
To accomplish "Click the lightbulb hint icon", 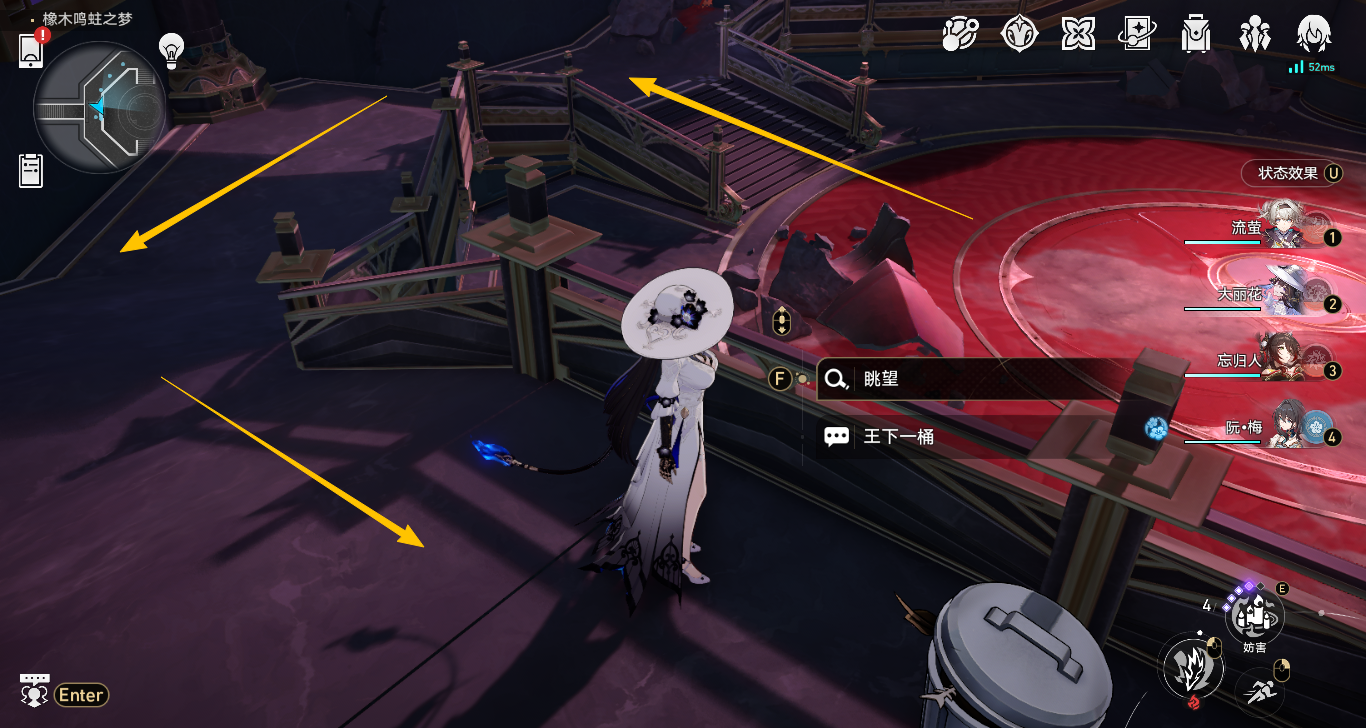I will click(172, 48).
